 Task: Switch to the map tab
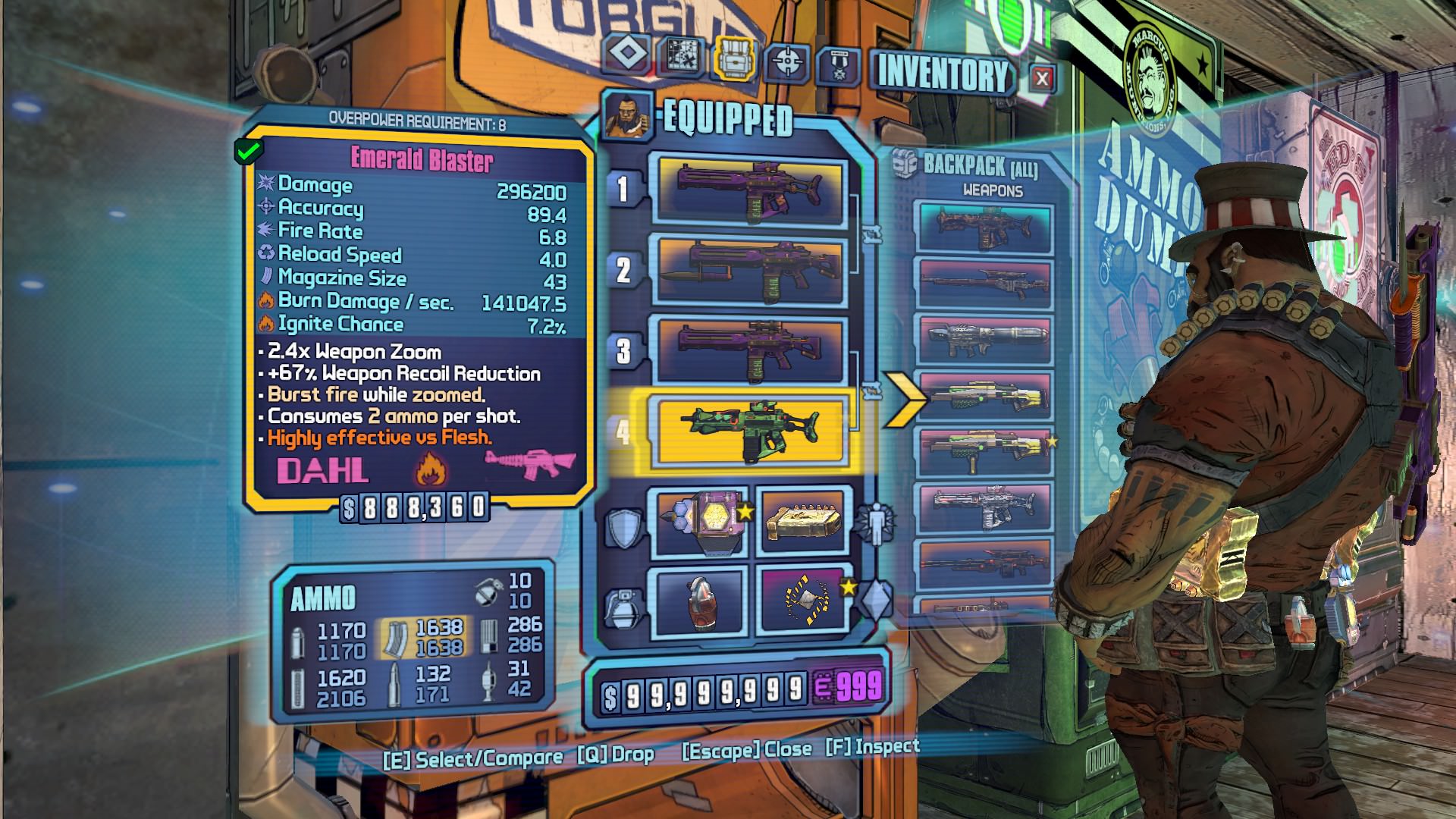[680, 56]
